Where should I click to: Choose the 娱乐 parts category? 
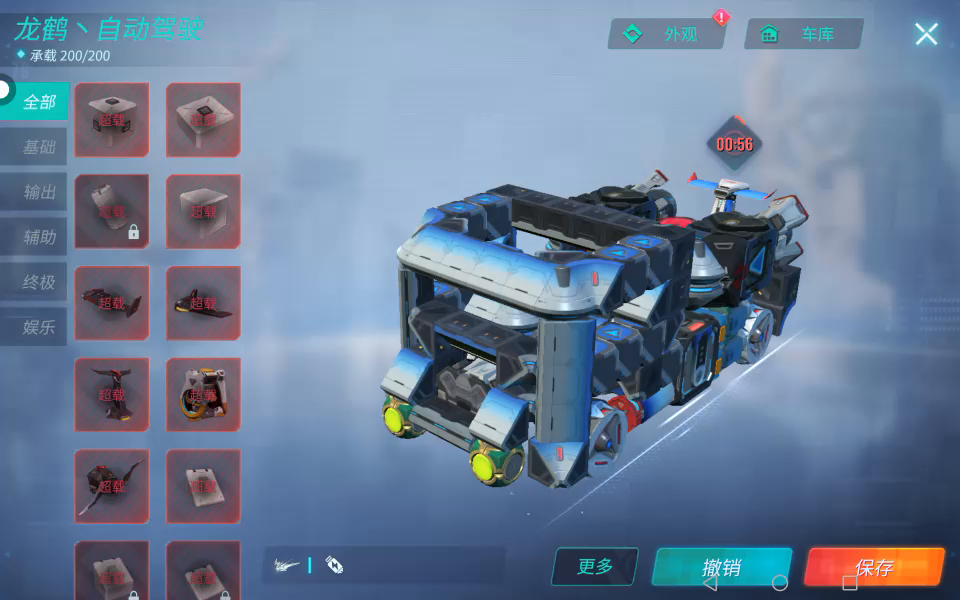pyautogui.click(x=38, y=327)
